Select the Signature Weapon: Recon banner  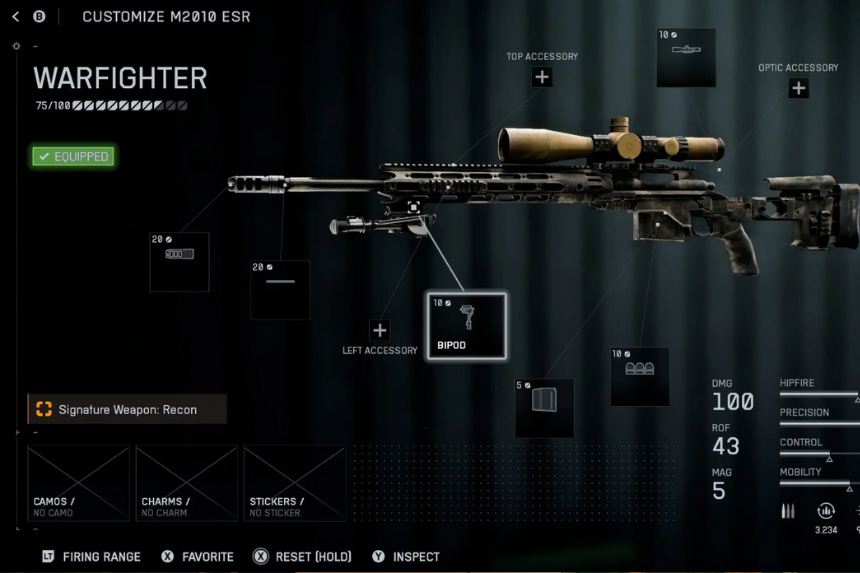(127, 409)
